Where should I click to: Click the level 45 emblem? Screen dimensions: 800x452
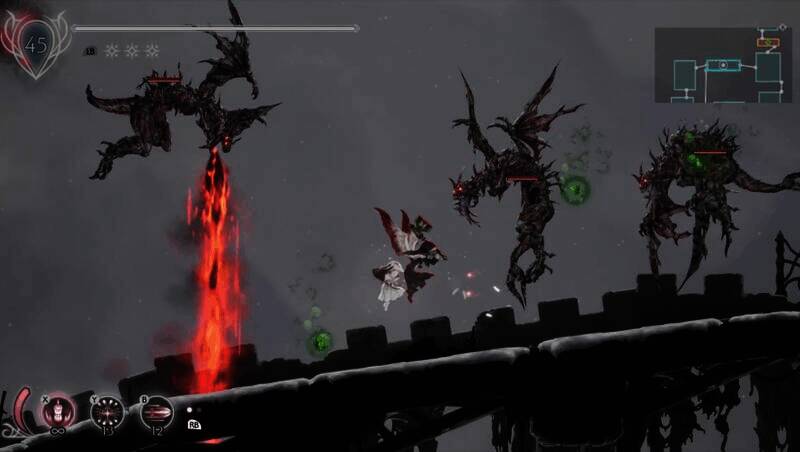(x=36, y=45)
